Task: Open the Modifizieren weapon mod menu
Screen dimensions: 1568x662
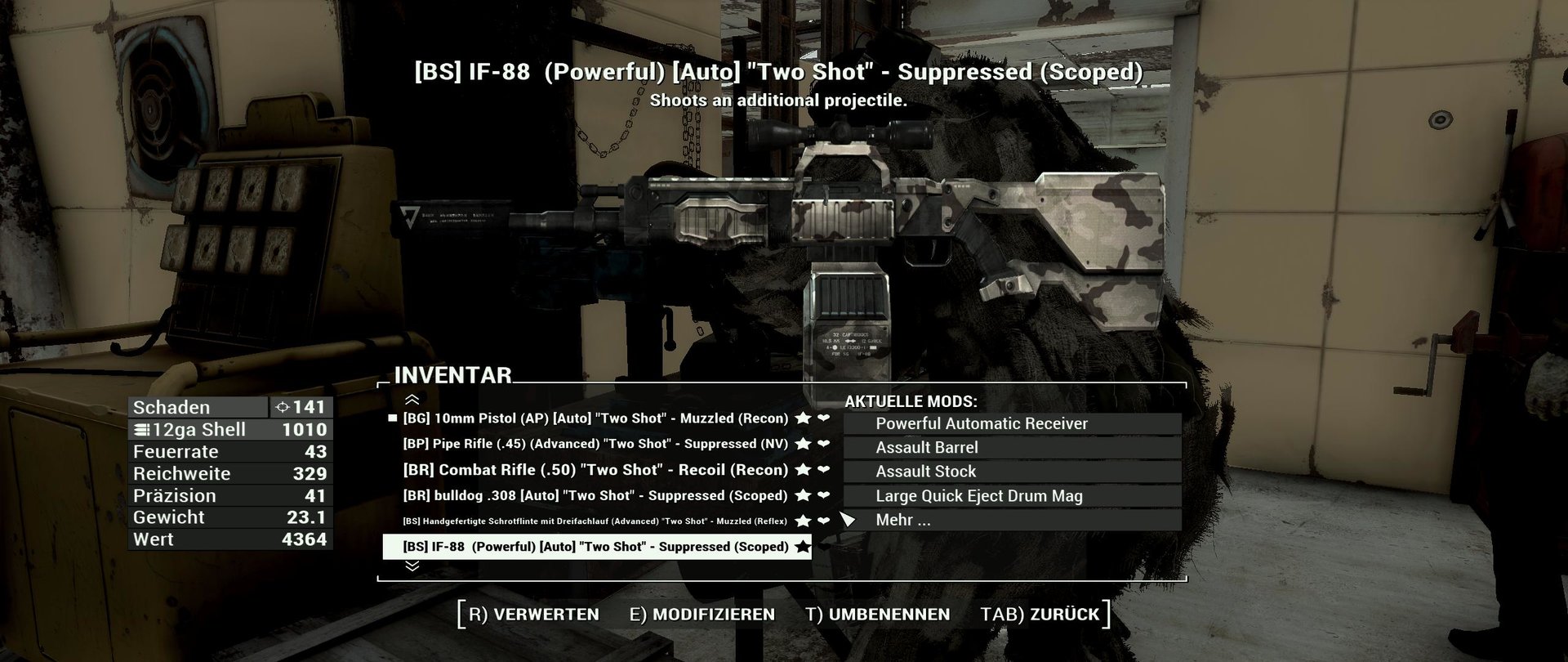Action: (x=702, y=615)
